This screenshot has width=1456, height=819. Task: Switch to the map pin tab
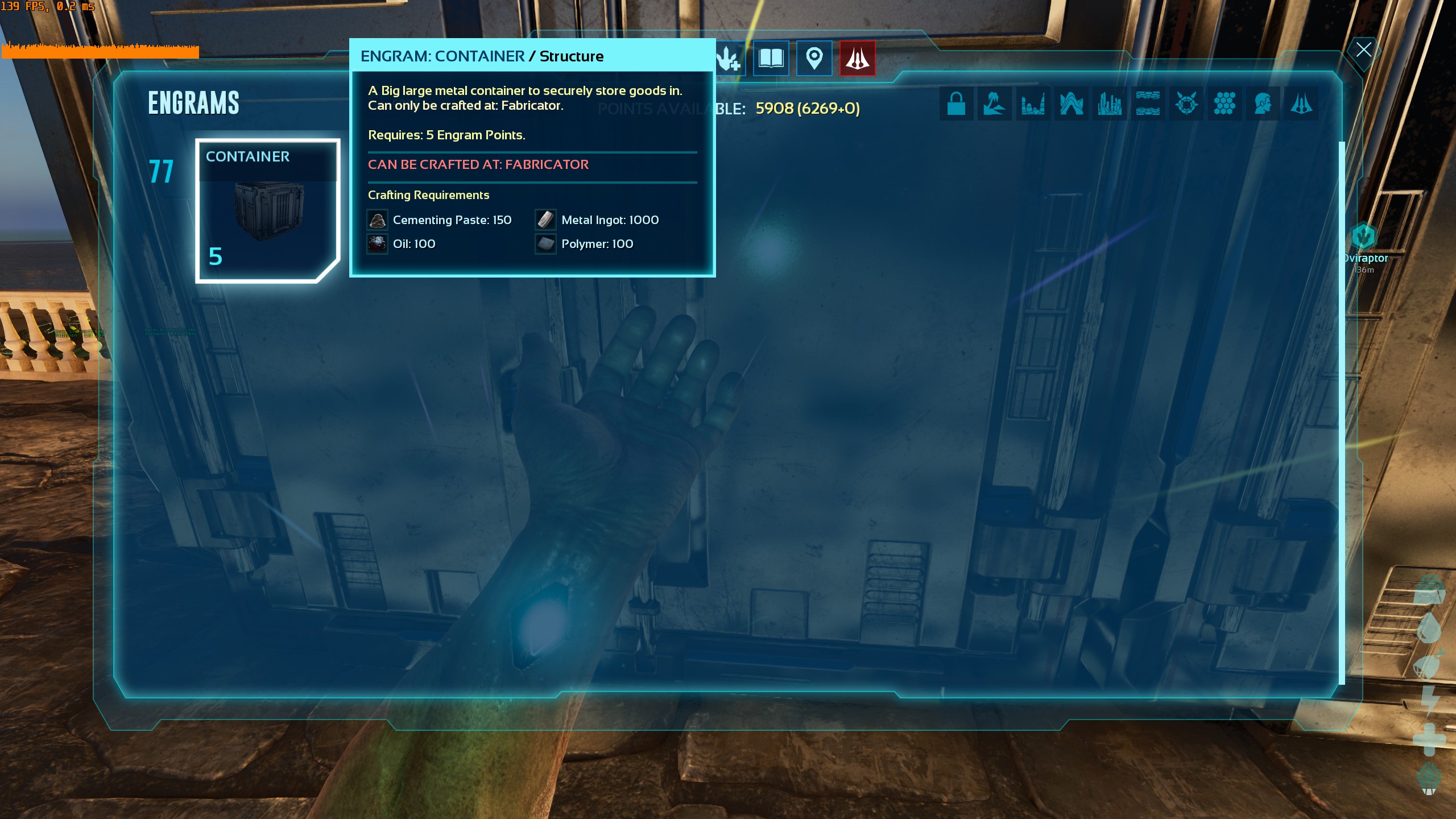click(x=814, y=58)
